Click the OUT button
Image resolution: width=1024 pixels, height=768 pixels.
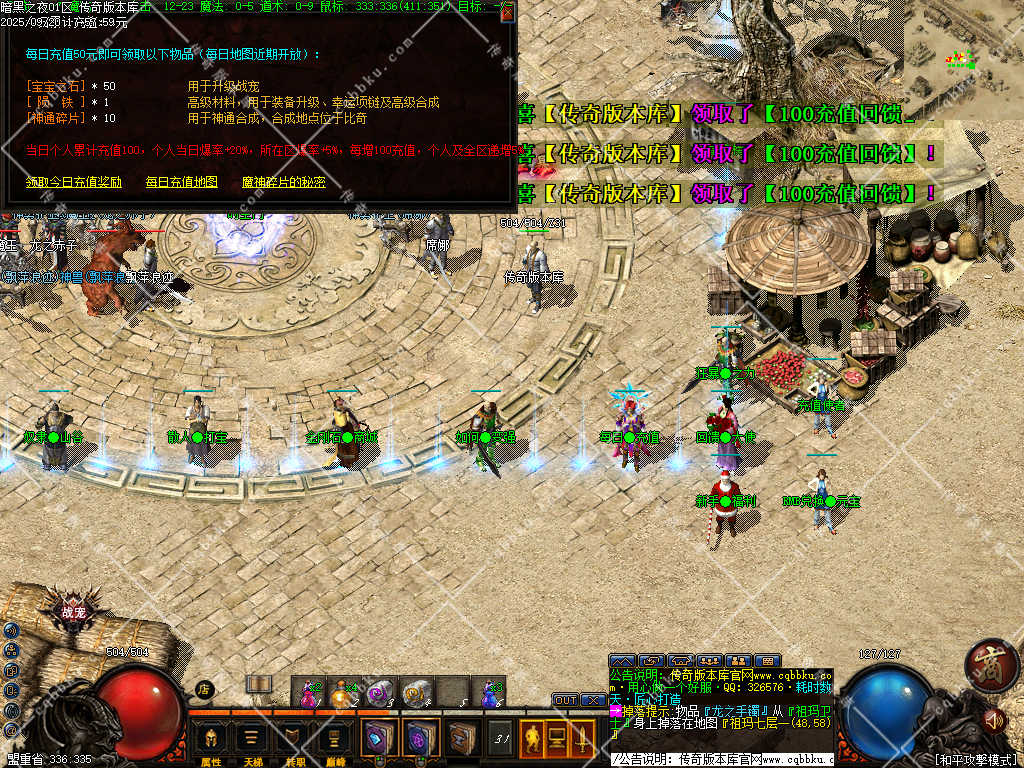tap(565, 700)
